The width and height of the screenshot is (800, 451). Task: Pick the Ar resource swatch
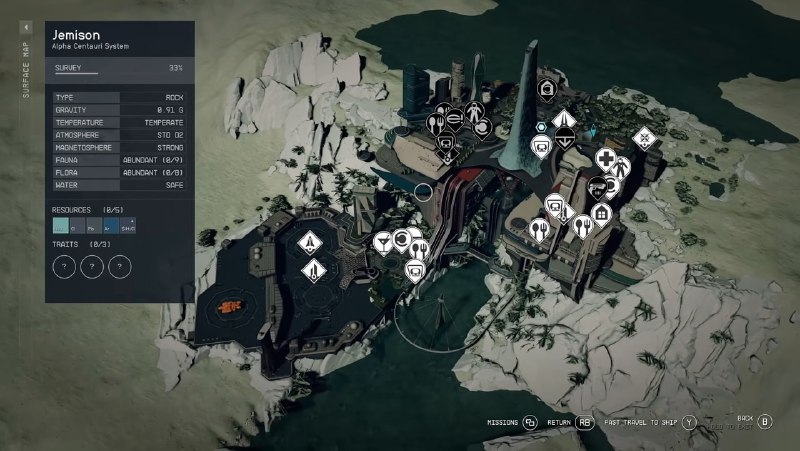pos(110,227)
